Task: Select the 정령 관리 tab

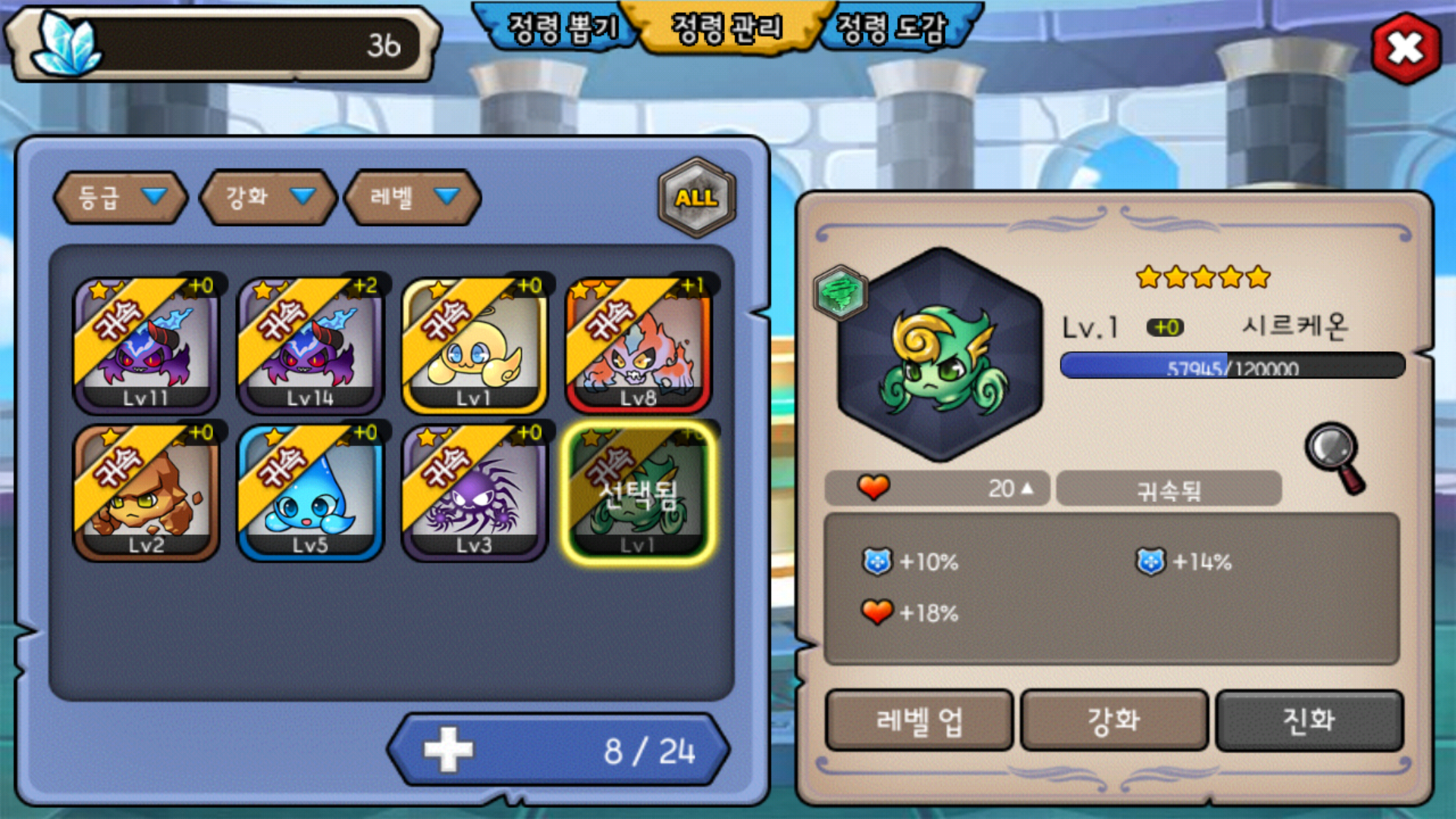Action: [x=726, y=29]
